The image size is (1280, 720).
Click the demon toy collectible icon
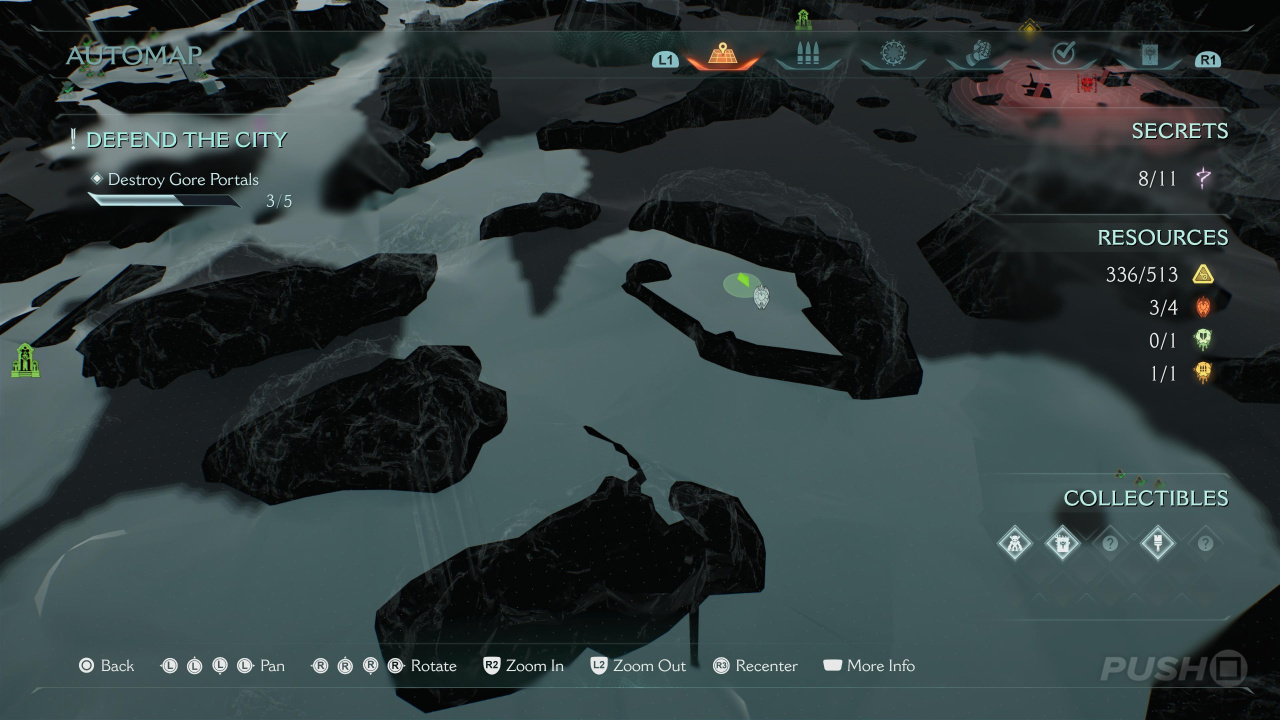(1014, 543)
